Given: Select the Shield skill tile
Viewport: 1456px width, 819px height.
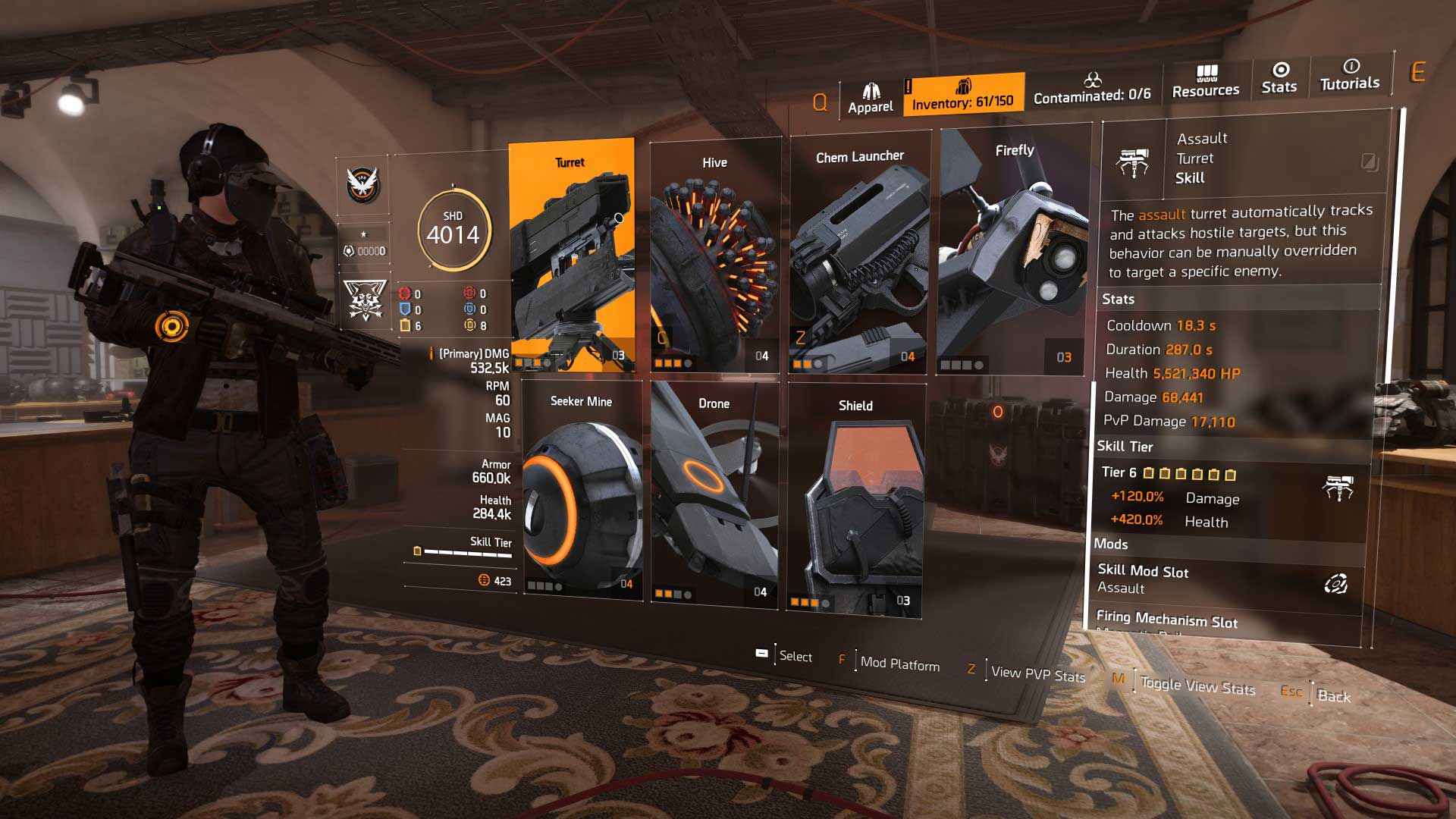Looking at the screenshot, I should [855, 499].
